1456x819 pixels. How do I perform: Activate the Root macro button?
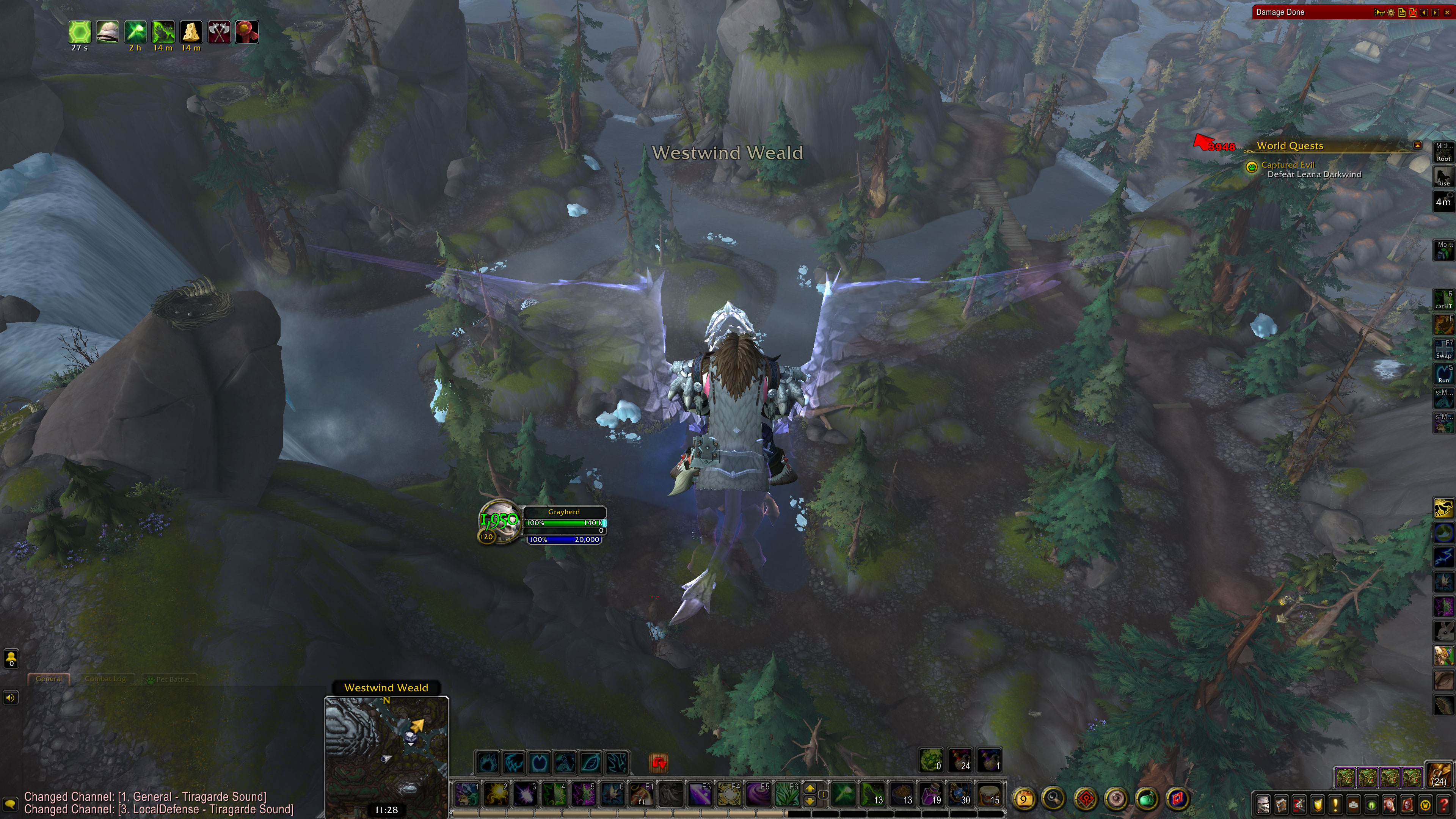(x=1443, y=152)
